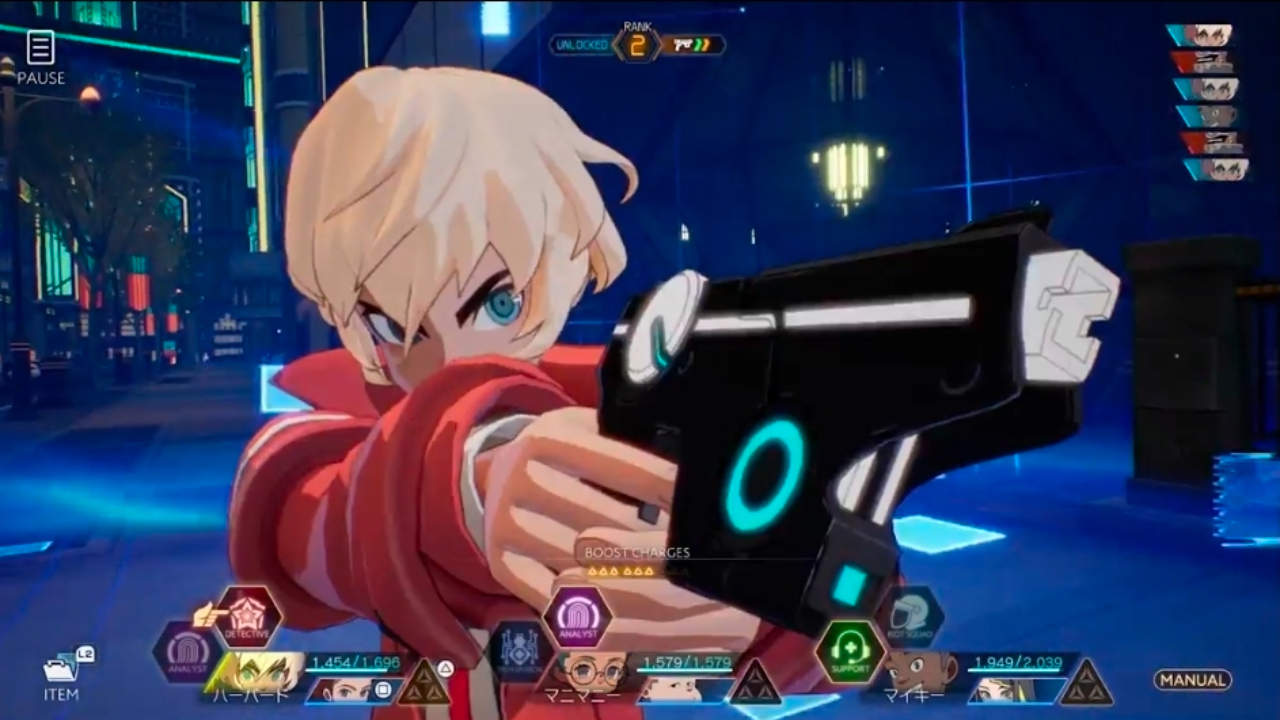Open the Pause menu
Image resolution: width=1280 pixels, height=720 pixels.
(40, 57)
